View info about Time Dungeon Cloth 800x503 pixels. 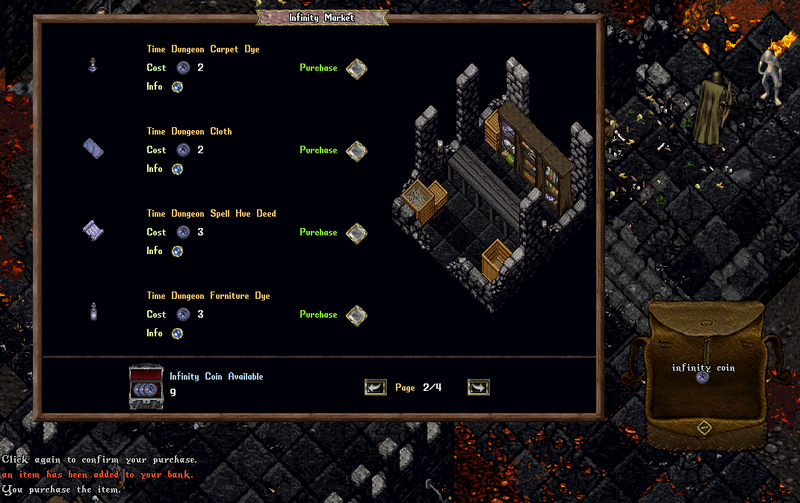(177, 169)
